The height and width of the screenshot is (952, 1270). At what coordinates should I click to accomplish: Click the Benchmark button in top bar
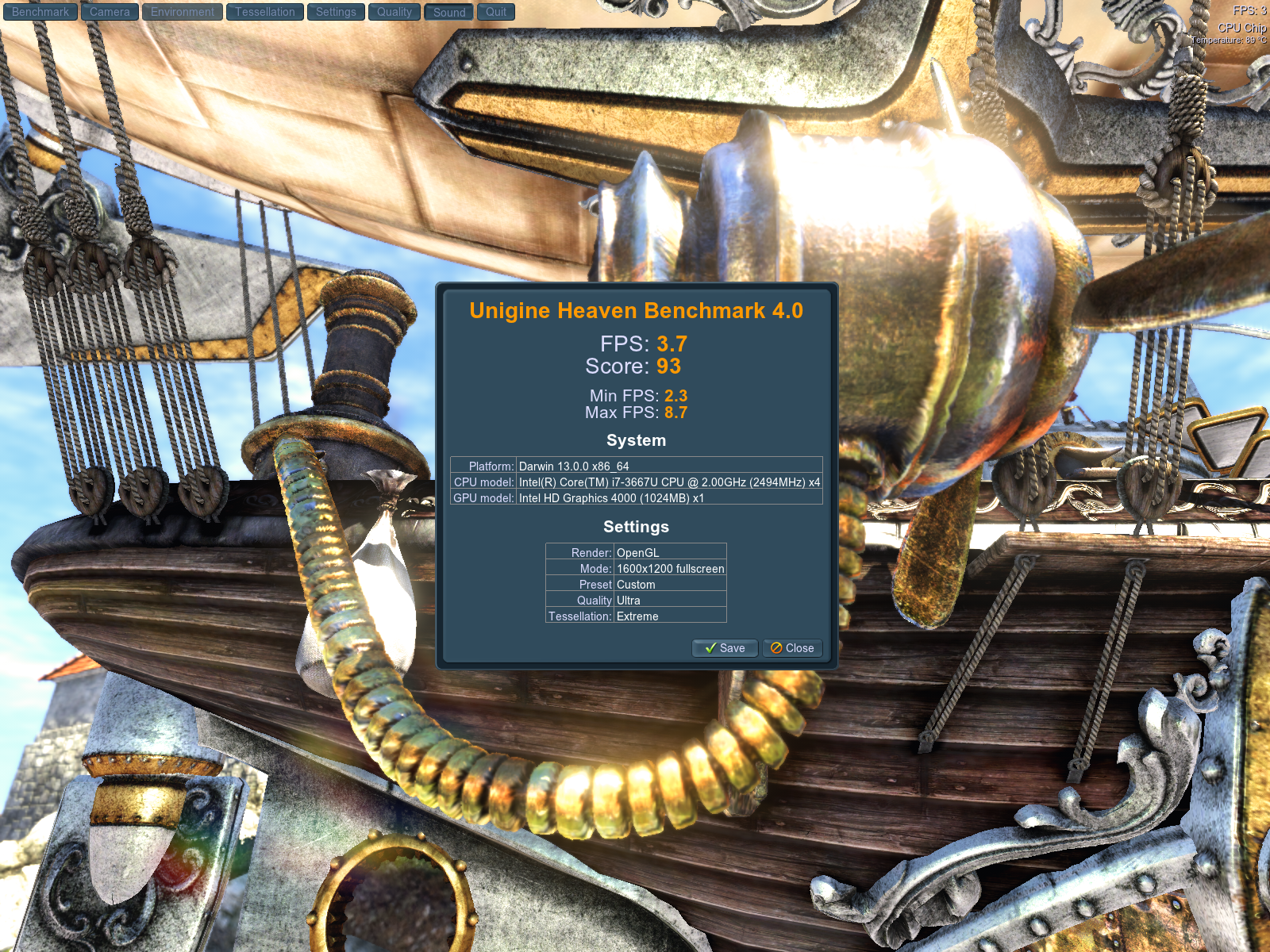[40, 12]
